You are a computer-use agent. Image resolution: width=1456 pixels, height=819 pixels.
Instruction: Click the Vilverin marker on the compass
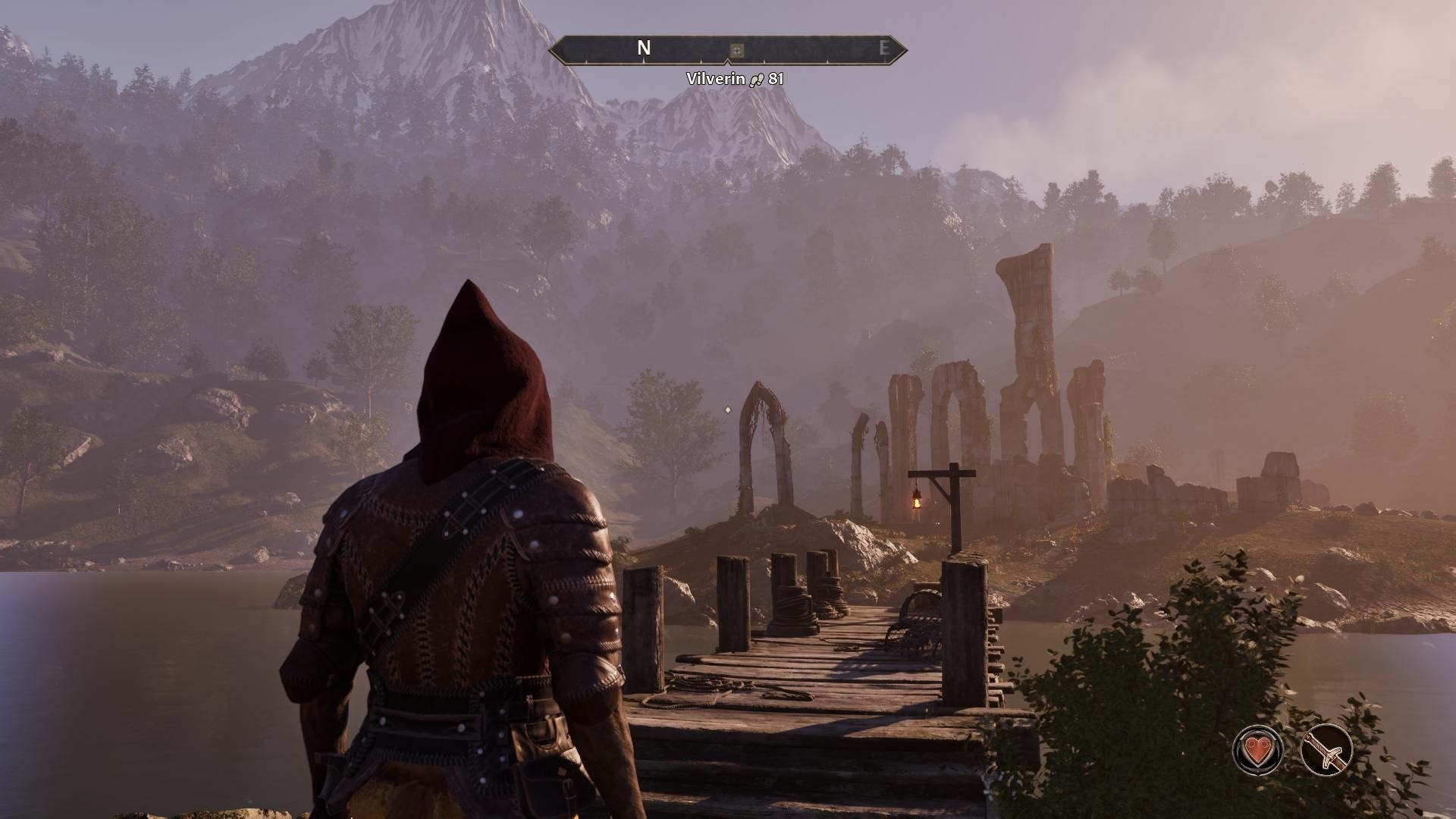tap(736, 50)
